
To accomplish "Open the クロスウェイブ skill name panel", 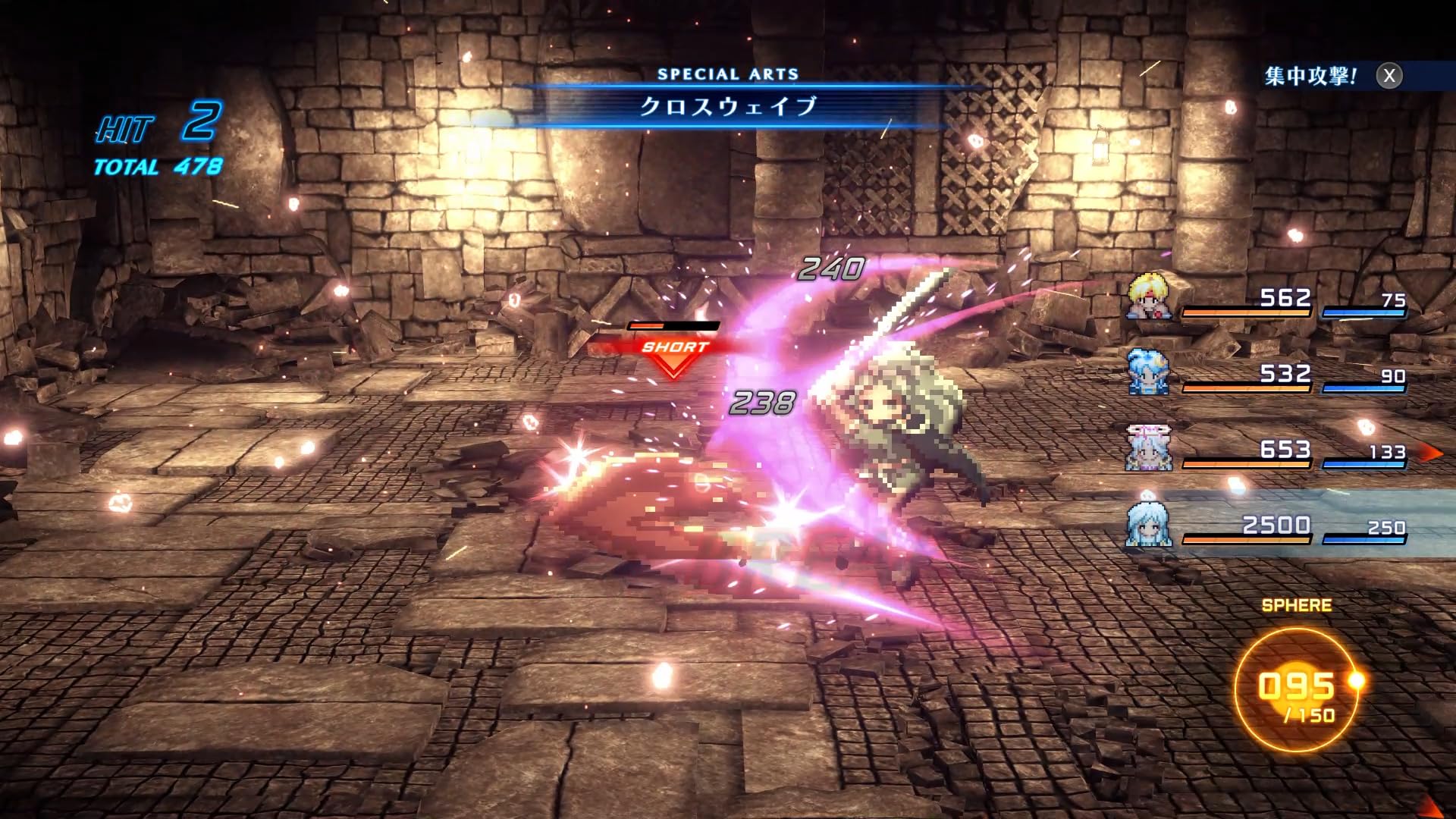I will point(728,106).
